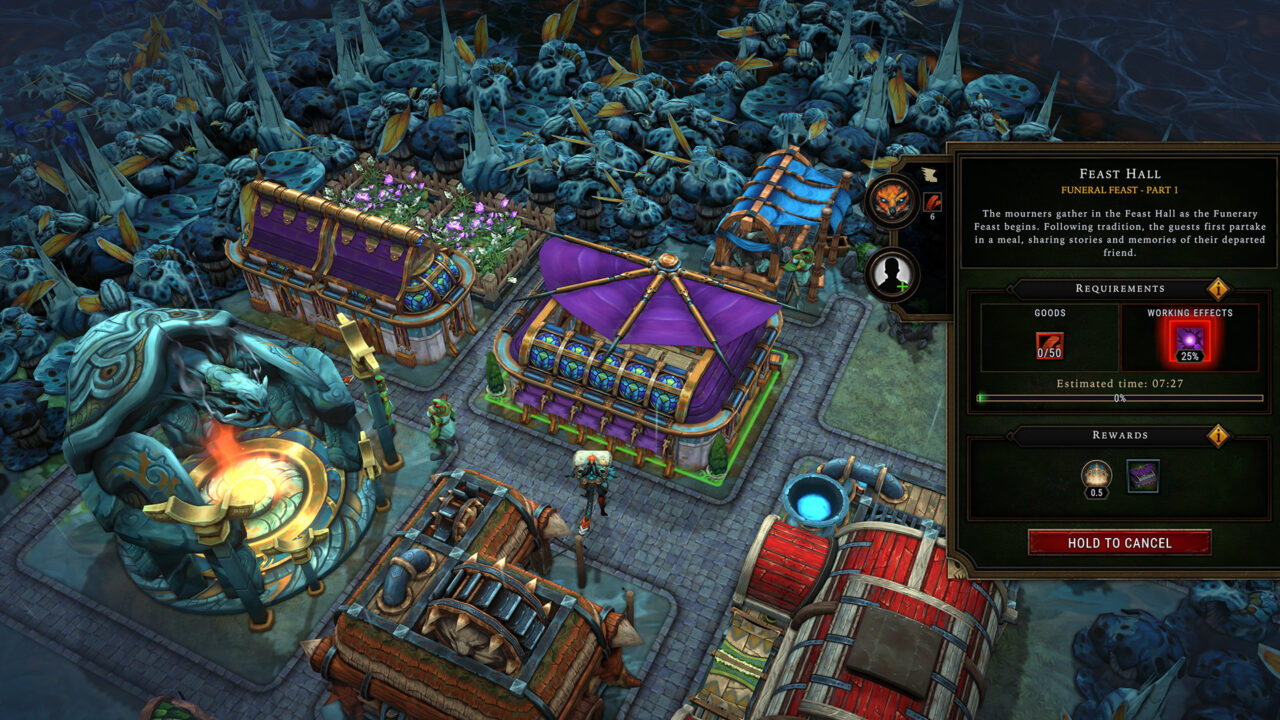1280x720 pixels.
Task: Click the Hold to Cancel button
Action: pos(1119,543)
